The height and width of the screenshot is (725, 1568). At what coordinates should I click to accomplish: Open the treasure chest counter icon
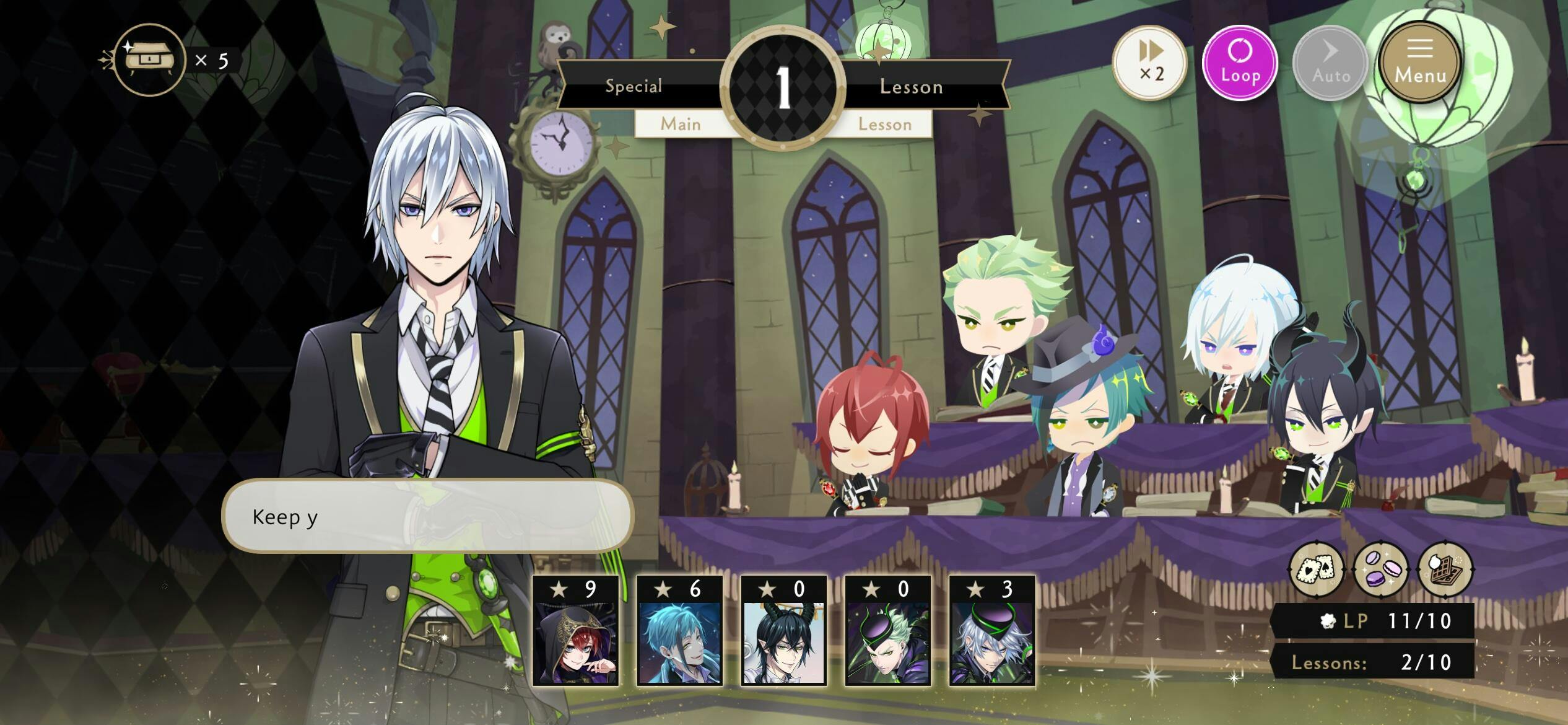coord(149,60)
